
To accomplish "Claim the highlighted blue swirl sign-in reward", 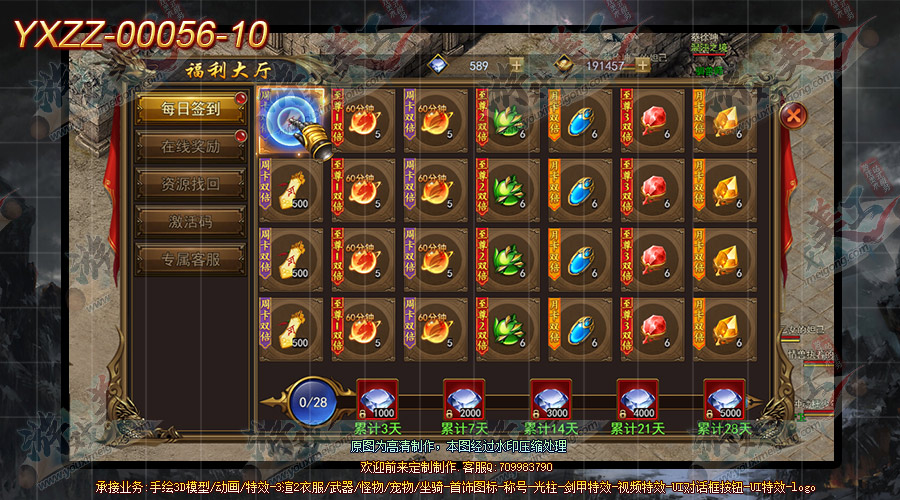I will tap(291, 121).
